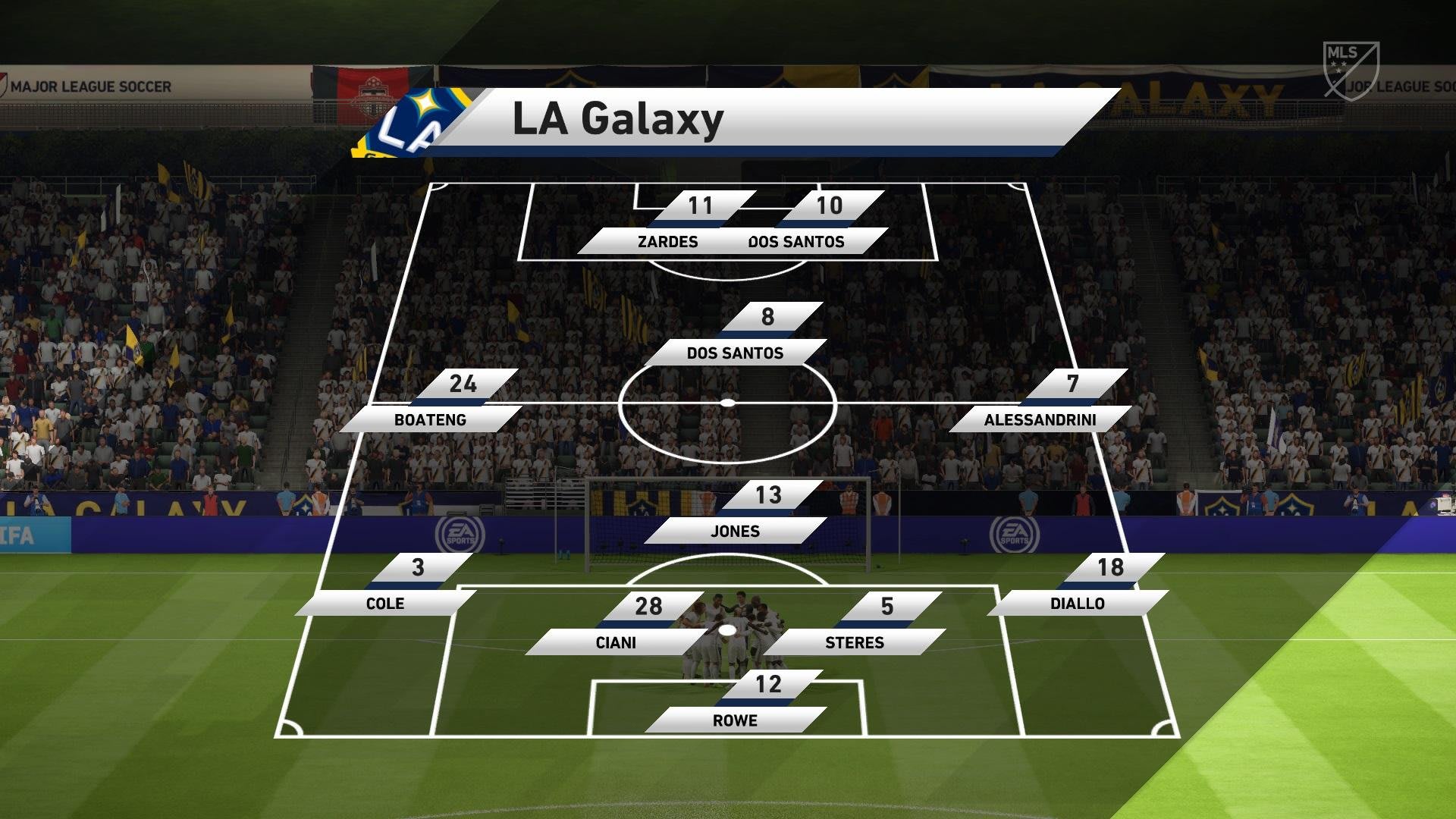Screen dimensions: 1456x819
Task: Select Dos Santos wearing number 8
Action: point(735,353)
